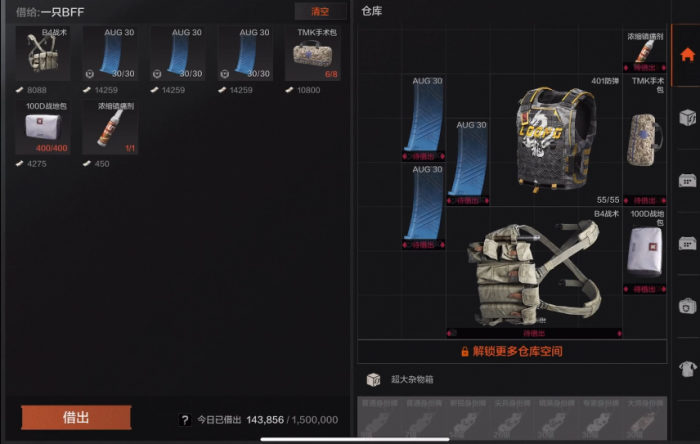Clear the lend list with 清空
The image size is (700, 444).
pos(320,12)
